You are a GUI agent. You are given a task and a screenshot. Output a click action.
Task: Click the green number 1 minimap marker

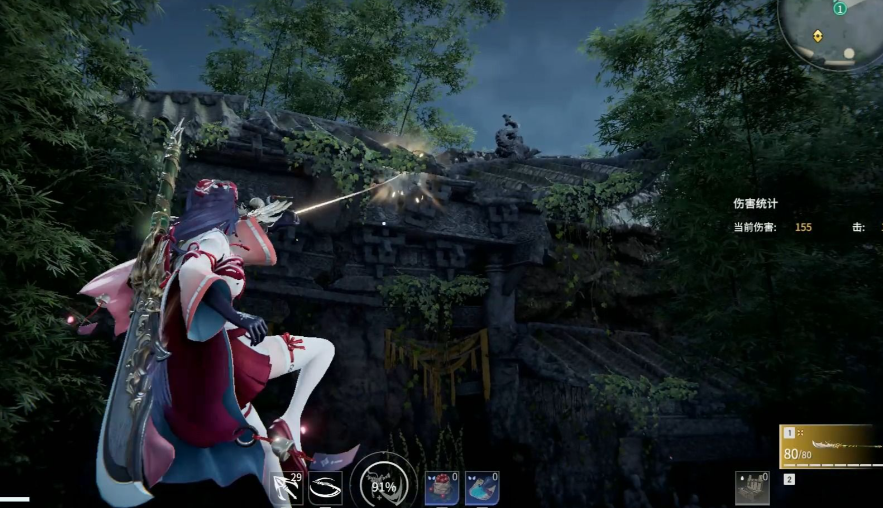840,9
